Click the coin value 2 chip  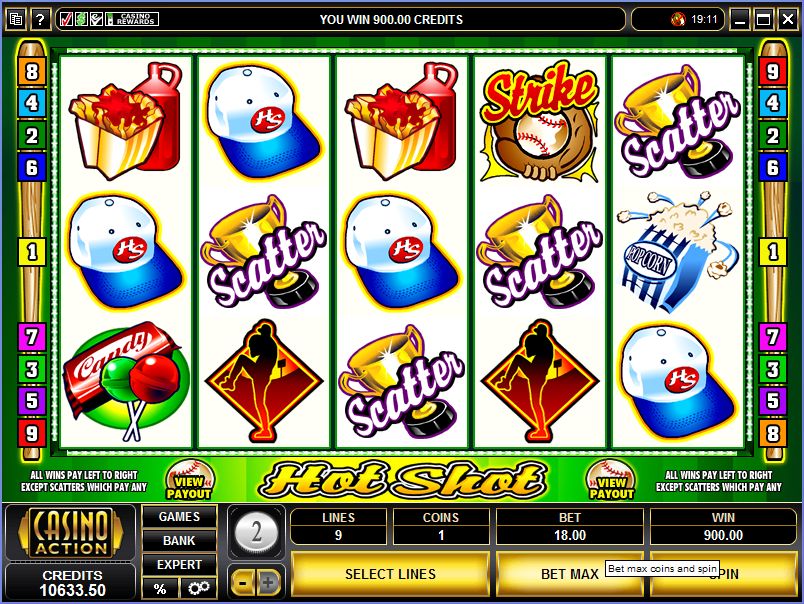click(x=257, y=532)
